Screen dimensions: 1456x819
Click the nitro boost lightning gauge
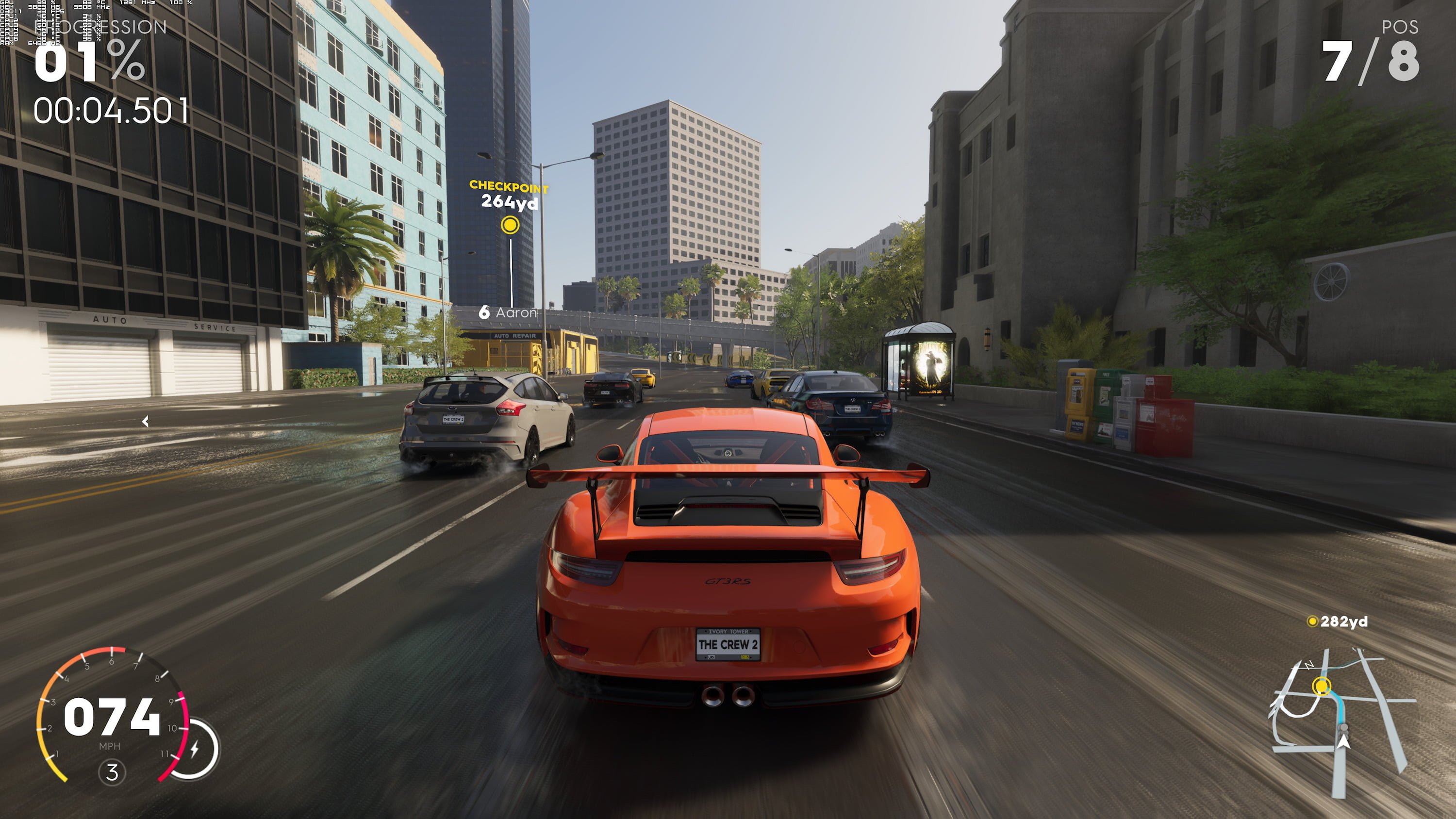click(x=195, y=749)
